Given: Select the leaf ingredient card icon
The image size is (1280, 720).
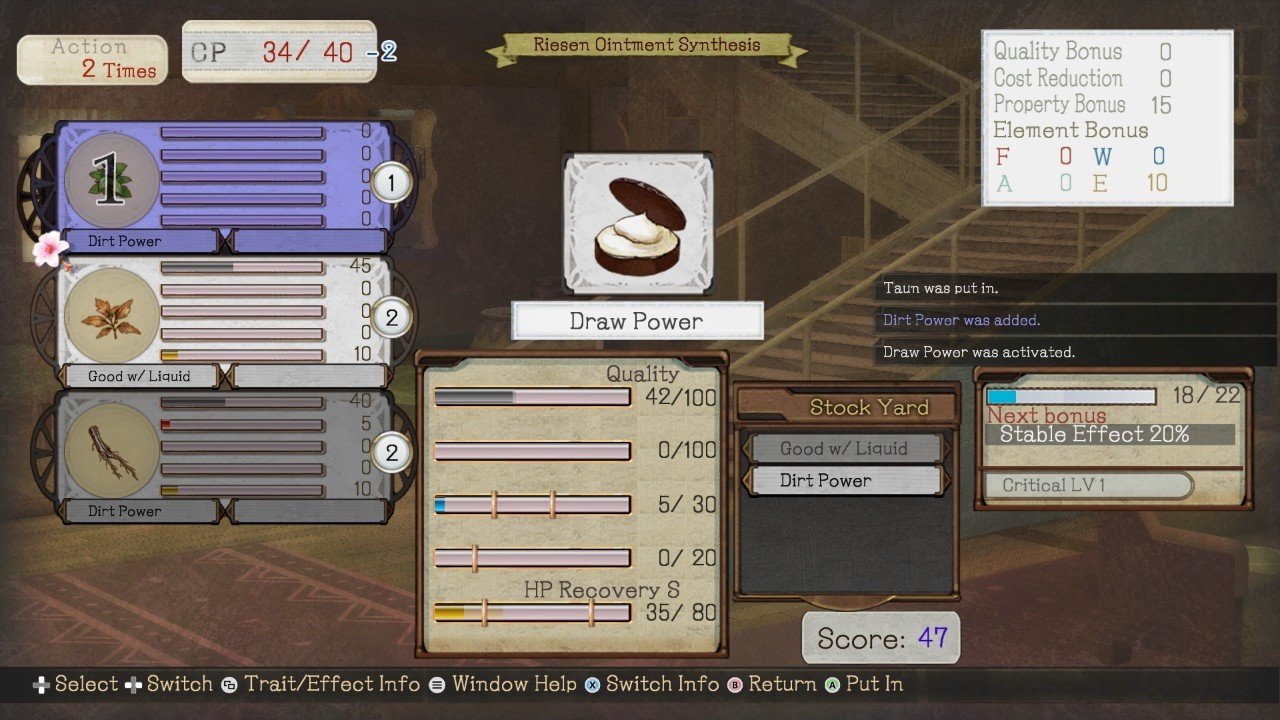Looking at the screenshot, I should 110,180.
